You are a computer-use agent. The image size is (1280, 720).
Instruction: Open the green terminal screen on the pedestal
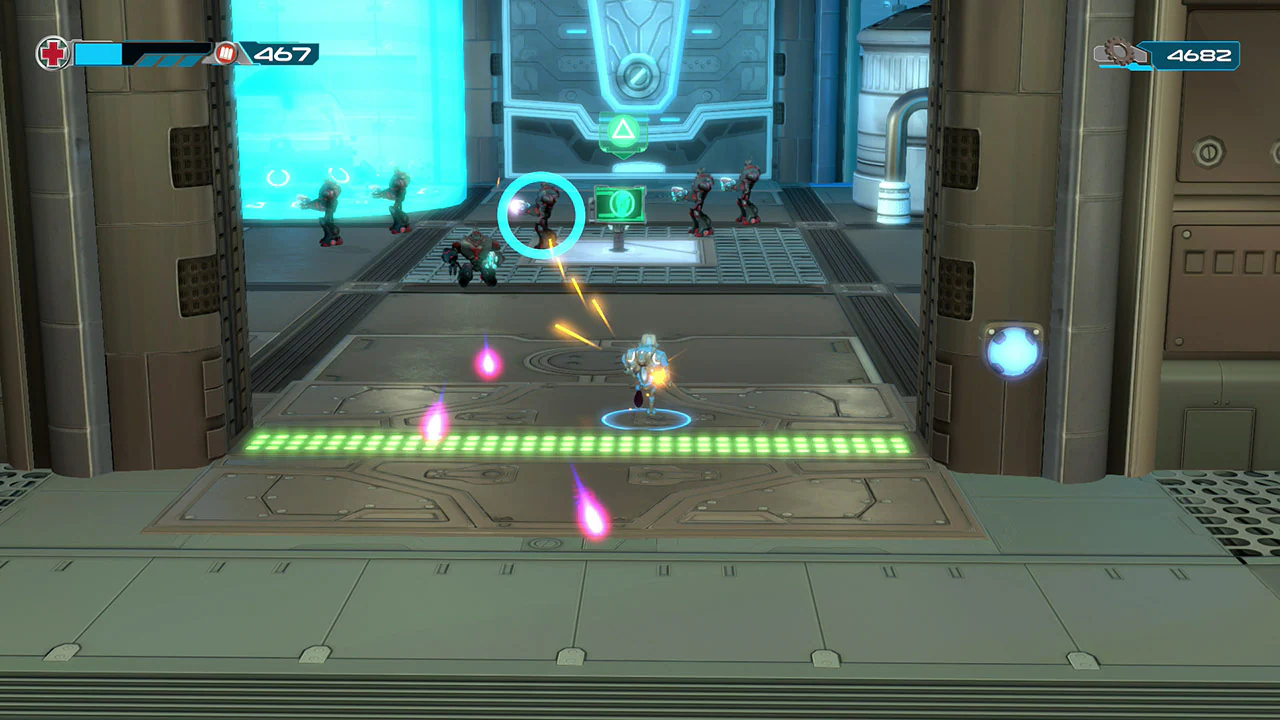click(620, 205)
